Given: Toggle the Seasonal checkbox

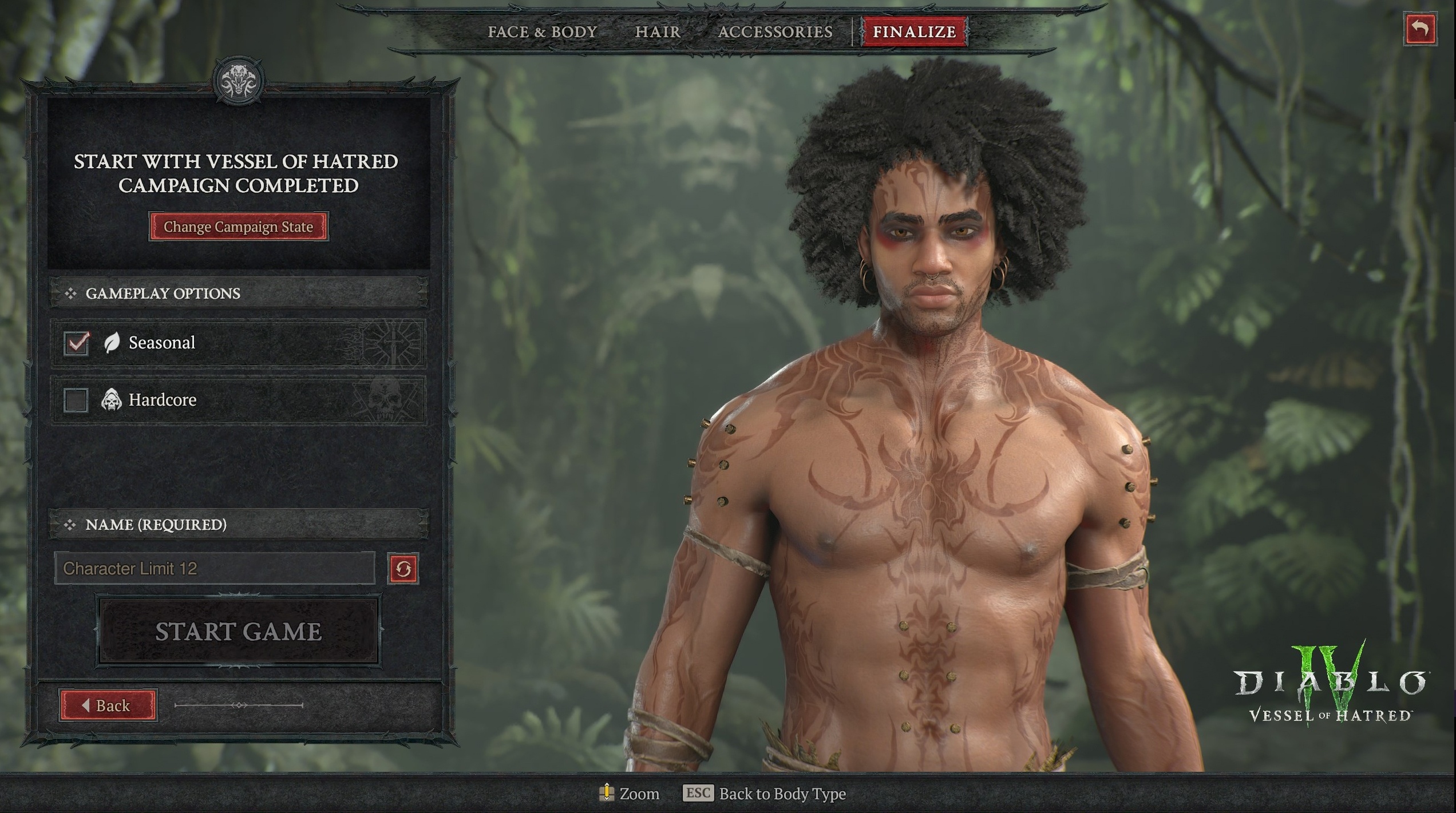Looking at the screenshot, I should point(76,343).
